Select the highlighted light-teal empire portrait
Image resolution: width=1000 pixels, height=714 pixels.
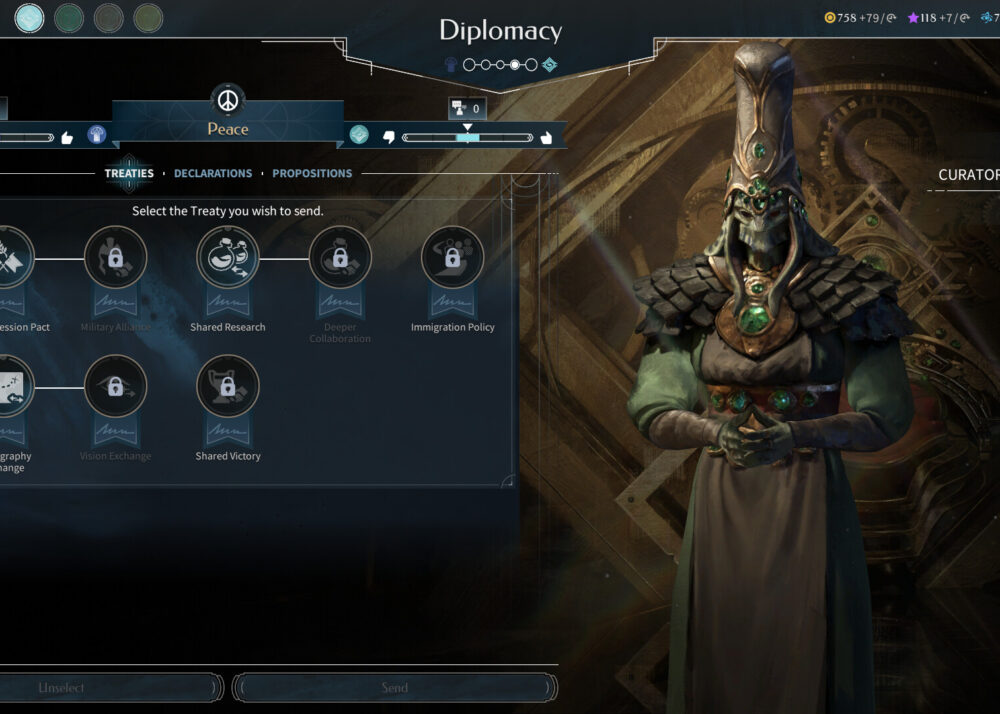coord(30,17)
